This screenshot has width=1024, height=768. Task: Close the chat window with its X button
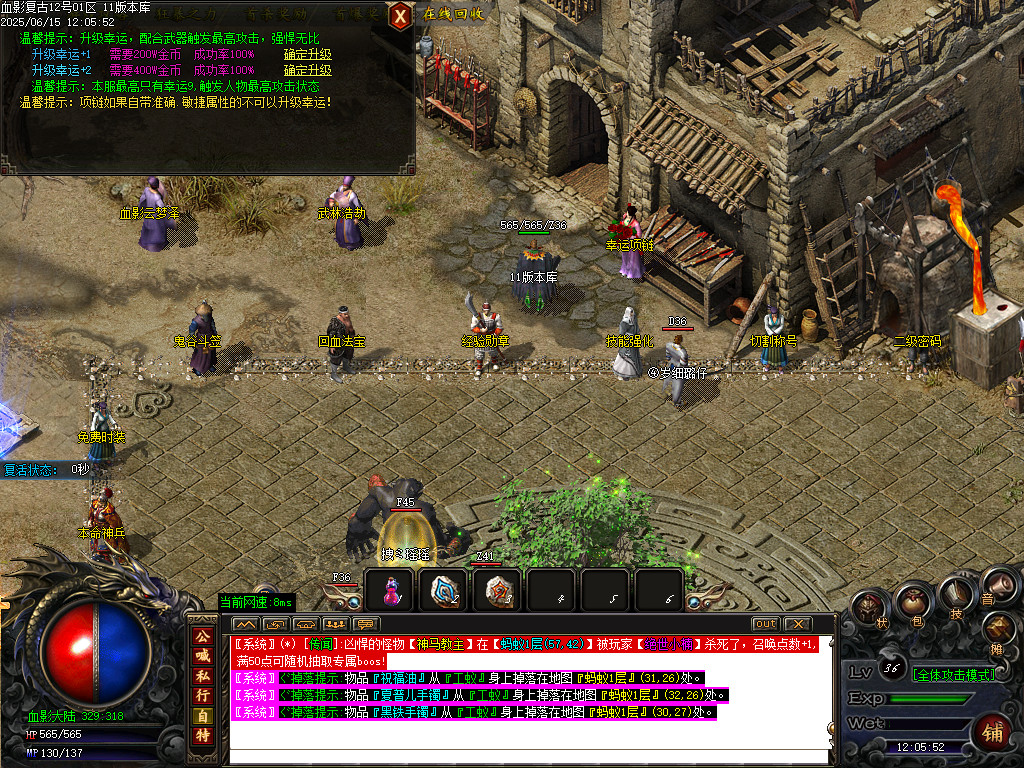[x=797, y=624]
